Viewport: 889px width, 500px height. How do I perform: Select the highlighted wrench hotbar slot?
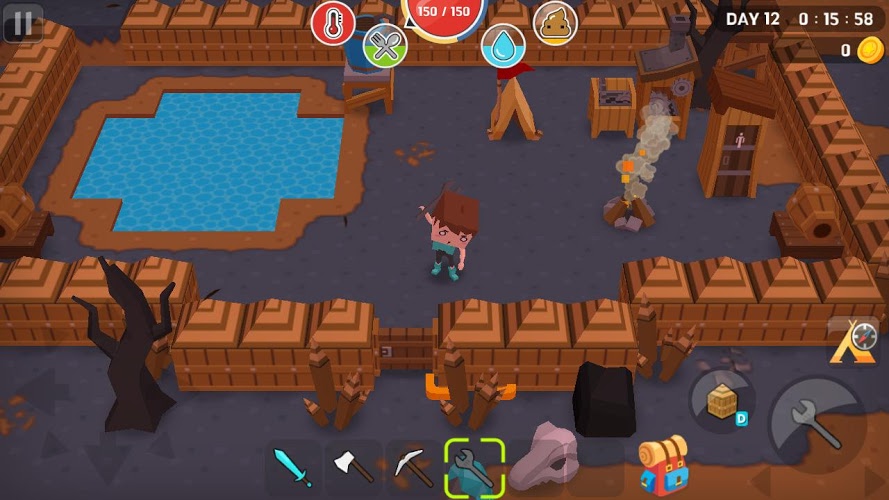coord(474,467)
